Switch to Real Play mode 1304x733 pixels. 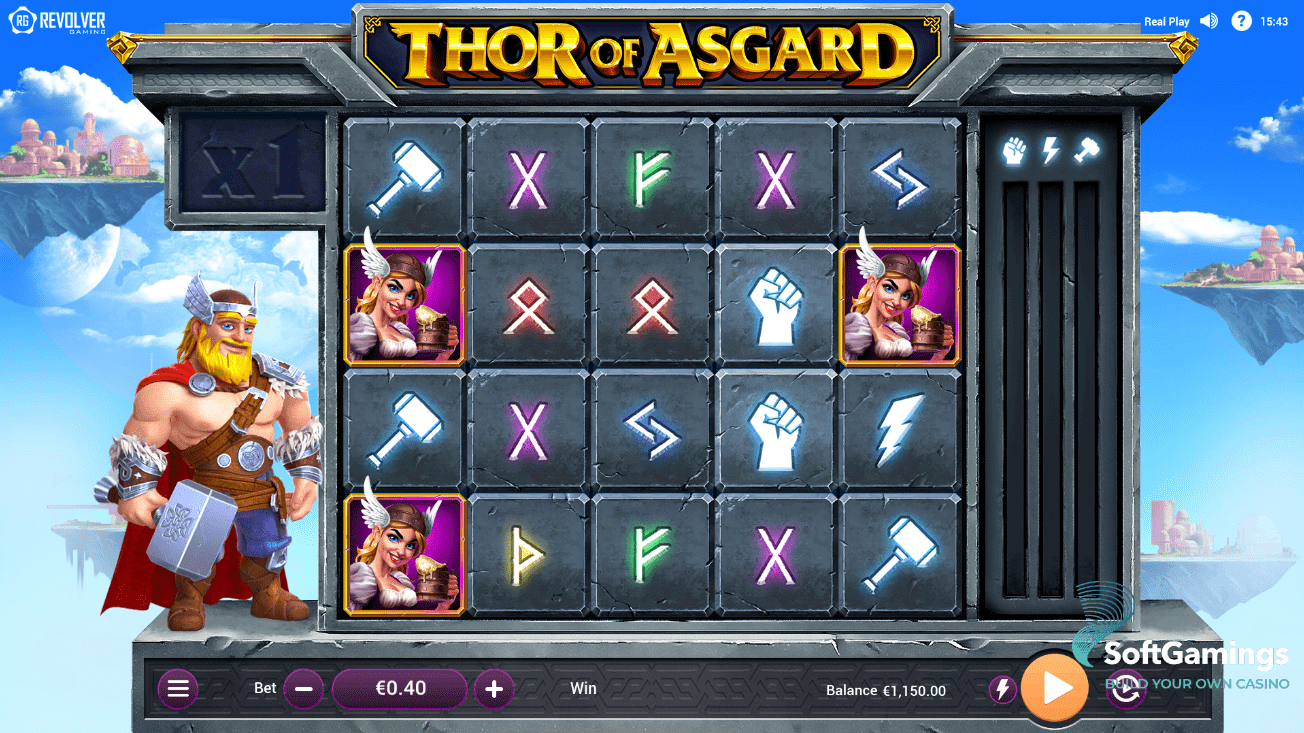(x=1166, y=20)
